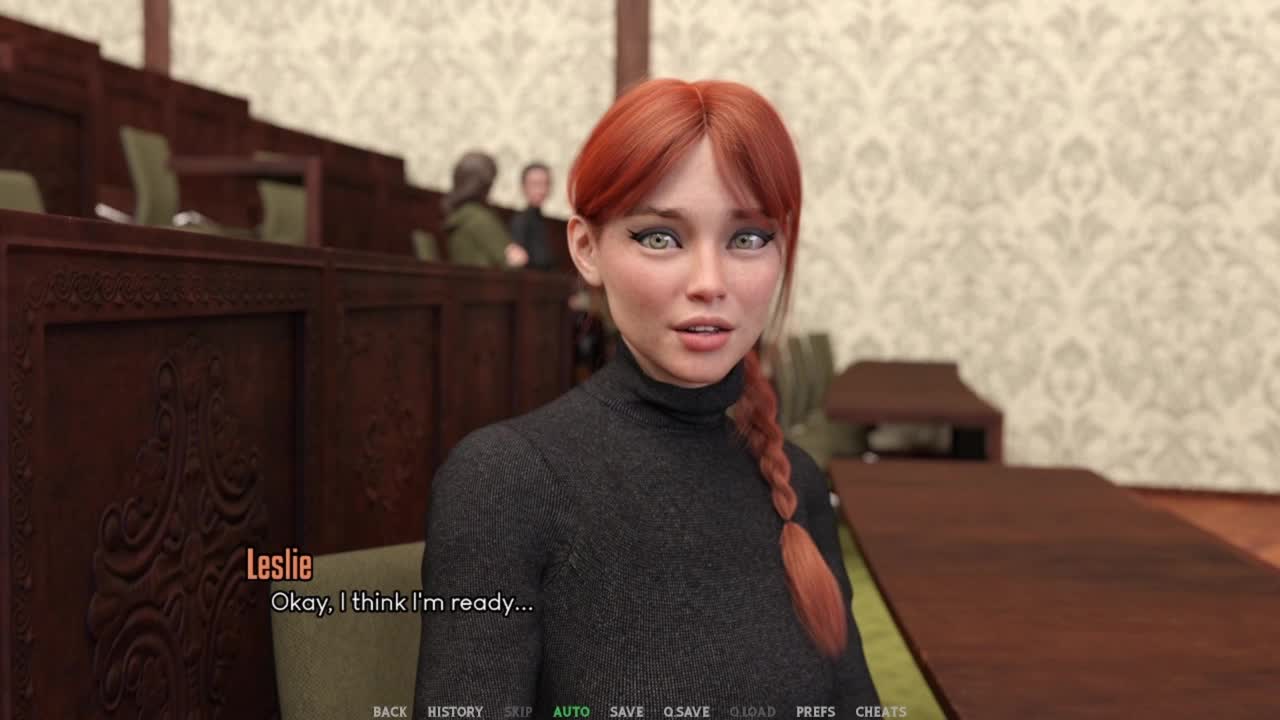Screen dimensions: 1280x720
Task: Toggle Auto-forward mode off
Action: pyautogui.click(x=571, y=712)
